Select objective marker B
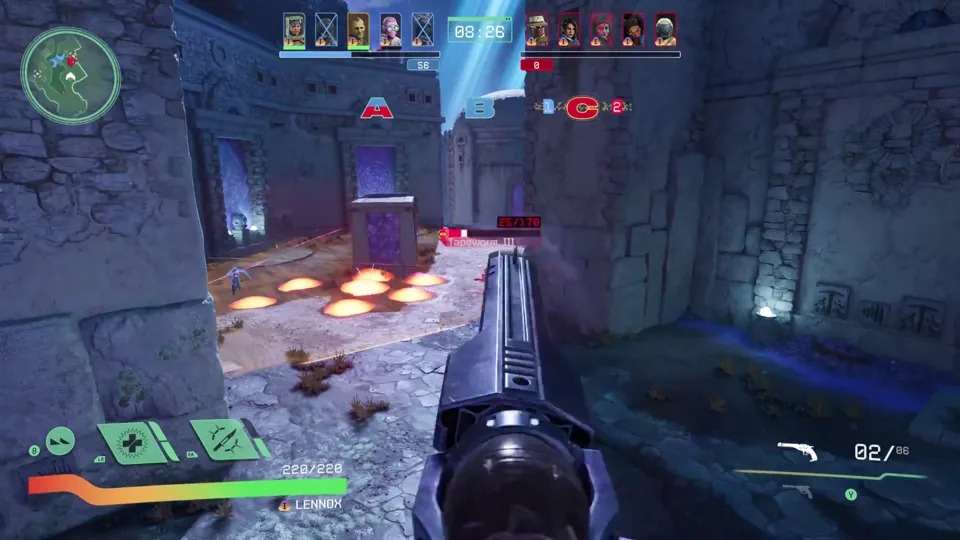 pos(482,108)
